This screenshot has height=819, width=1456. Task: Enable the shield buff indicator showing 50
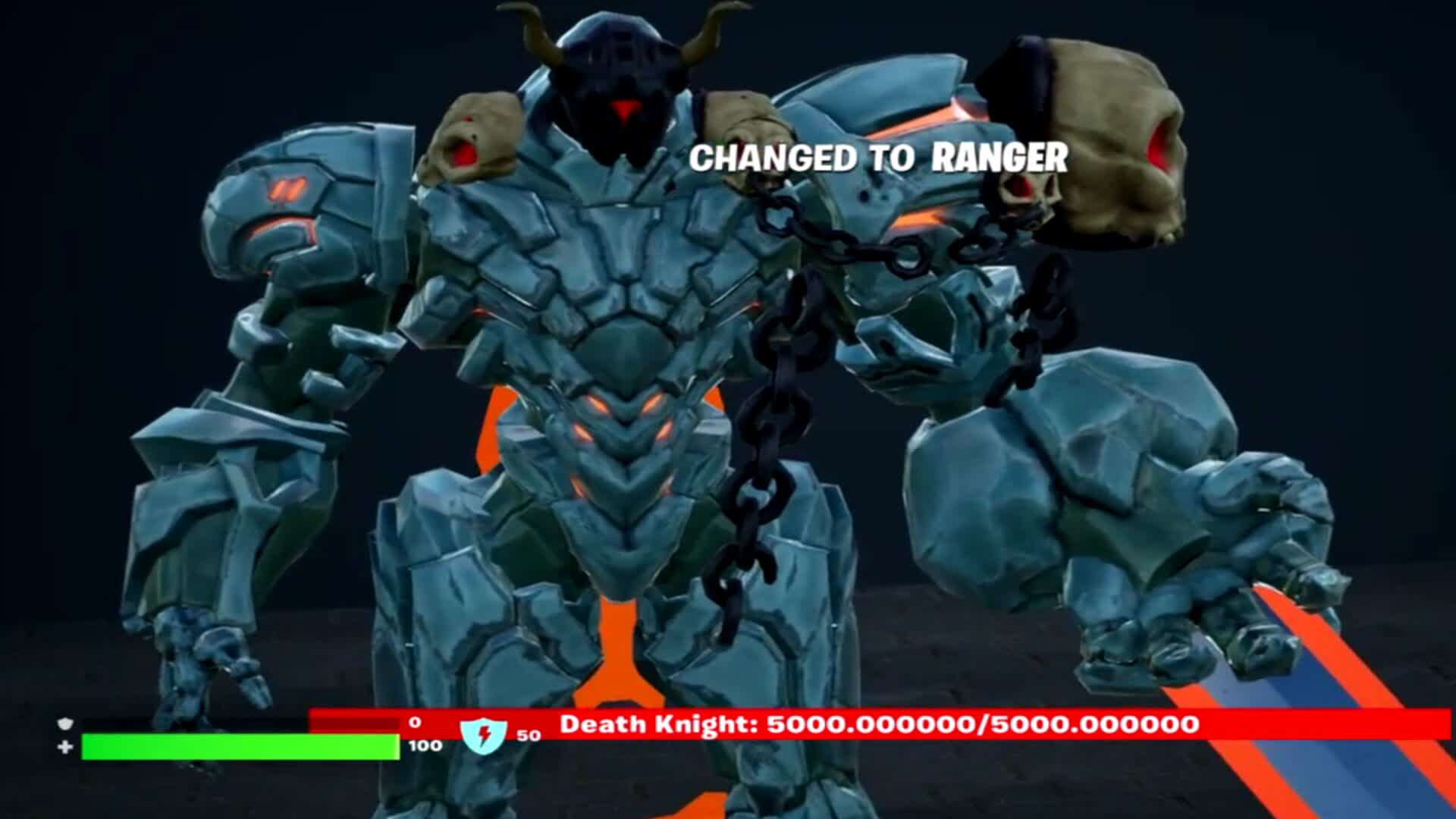click(529, 733)
